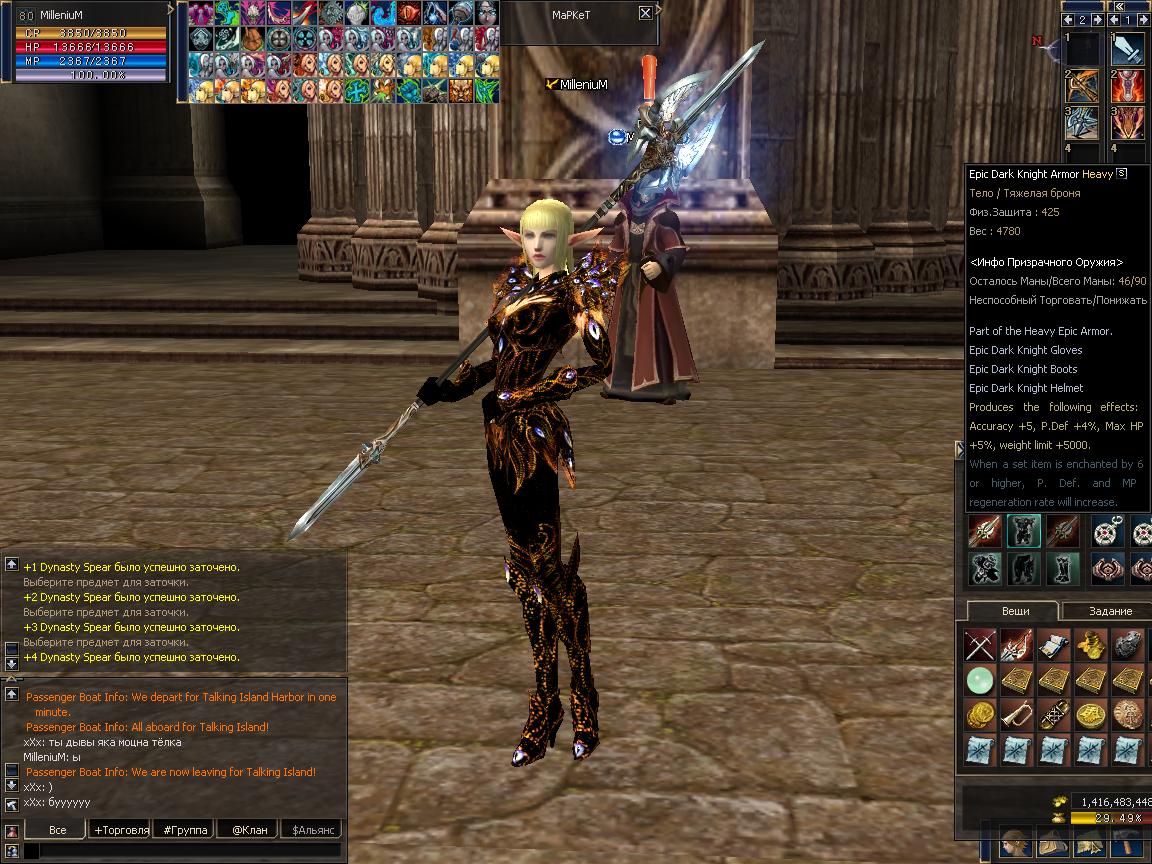
Task: Select the @Клан chat tab
Action: pos(249,830)
